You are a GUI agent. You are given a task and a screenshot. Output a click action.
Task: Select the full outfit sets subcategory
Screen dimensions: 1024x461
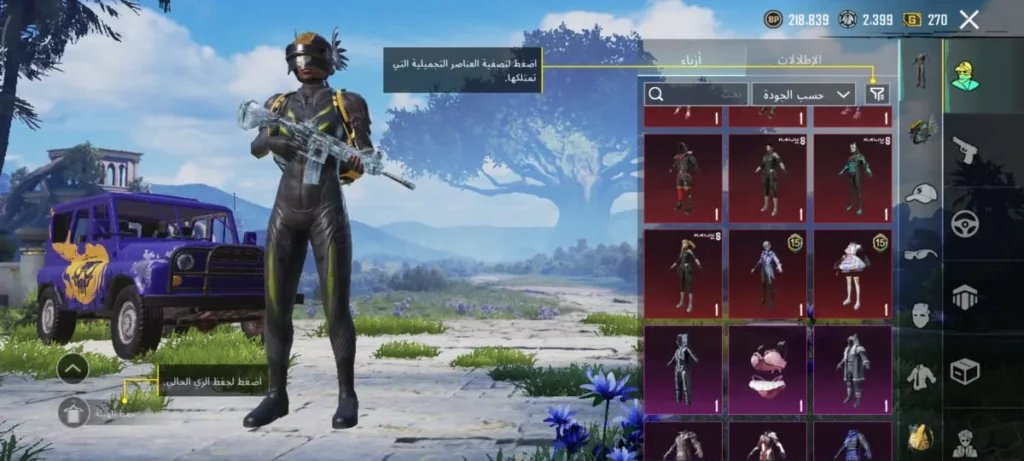click(920, 69)
